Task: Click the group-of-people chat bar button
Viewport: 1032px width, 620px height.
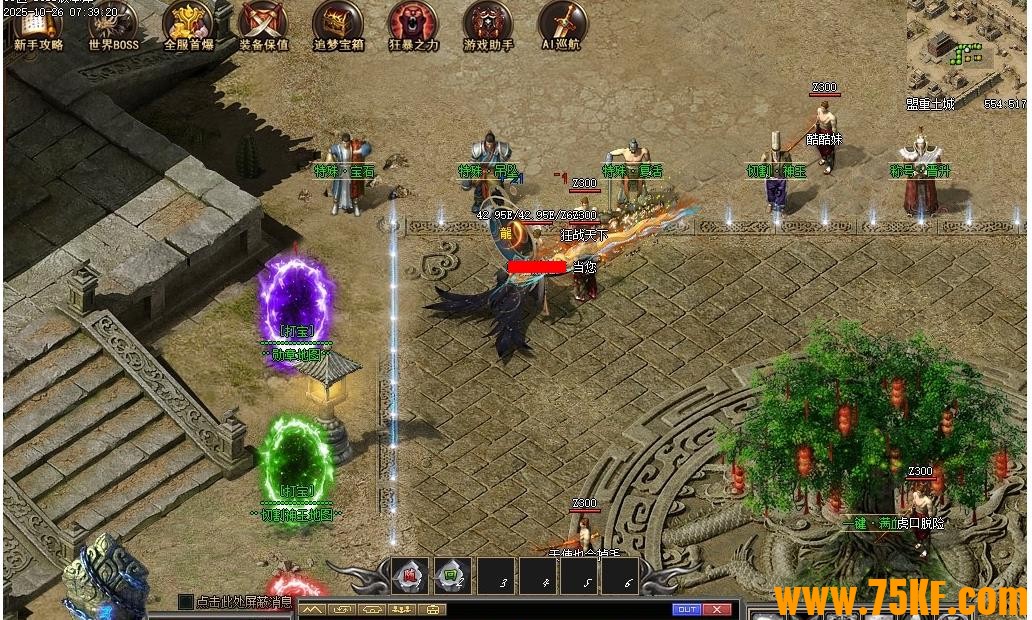Action: click(403, 609)
